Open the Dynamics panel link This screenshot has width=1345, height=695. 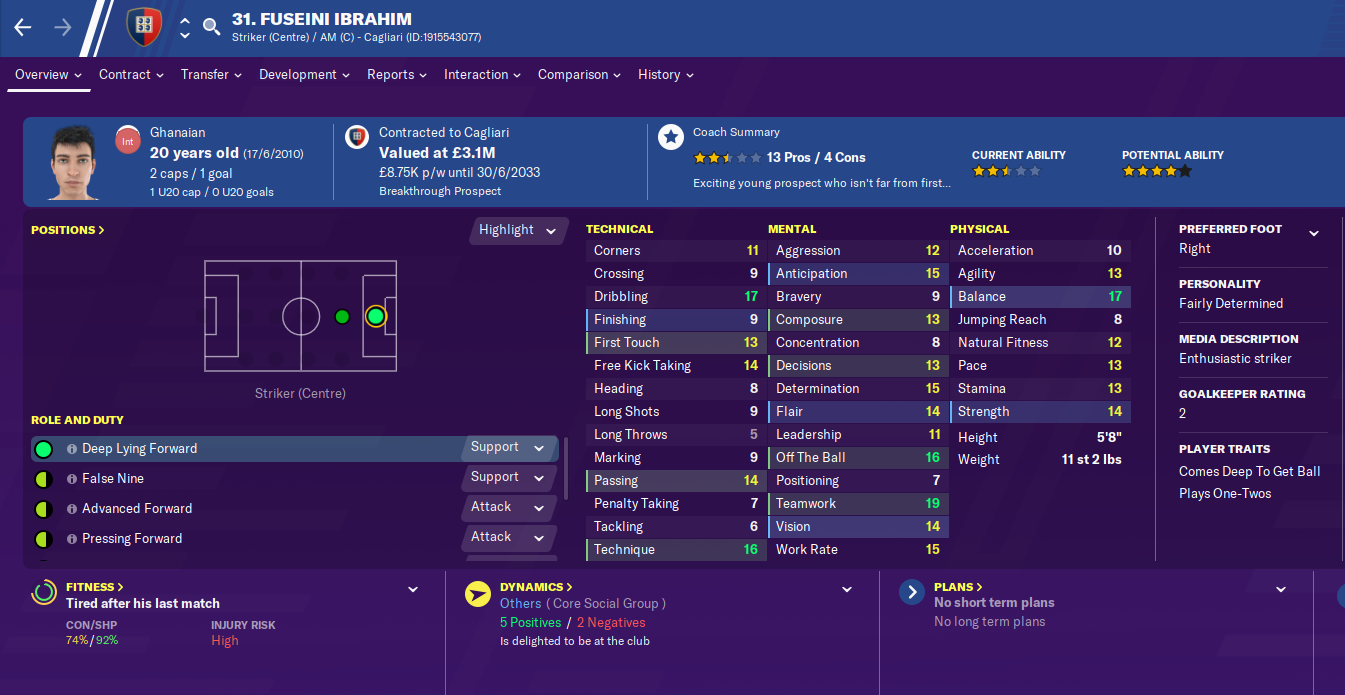[x=536, y=587]
